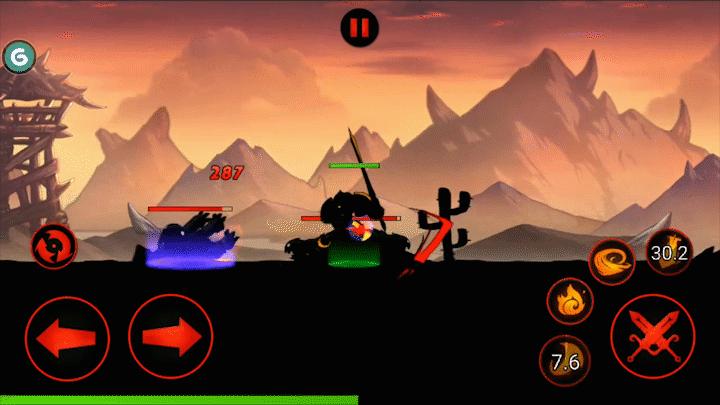The width and height of the screenshot is (720, 405).
Task: Pause the game with the top button
Action: [359, 26]
